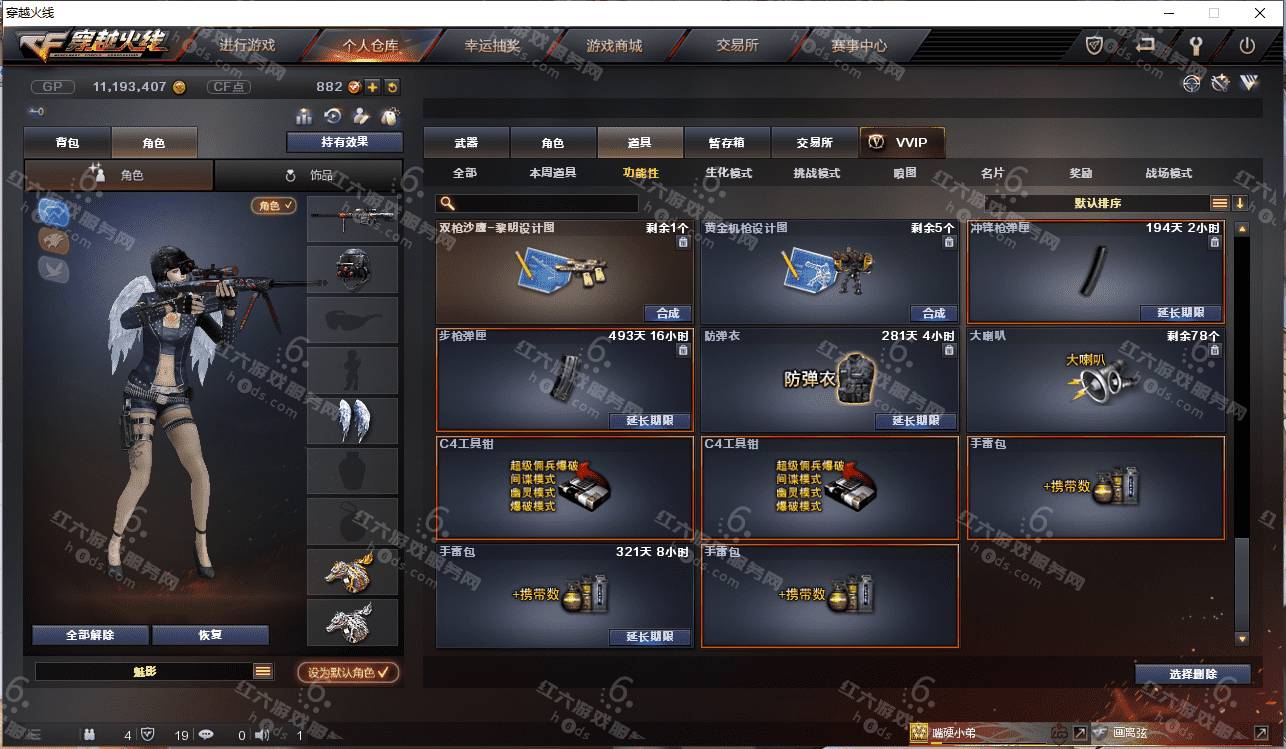Close the game window

click(1261, 13)
